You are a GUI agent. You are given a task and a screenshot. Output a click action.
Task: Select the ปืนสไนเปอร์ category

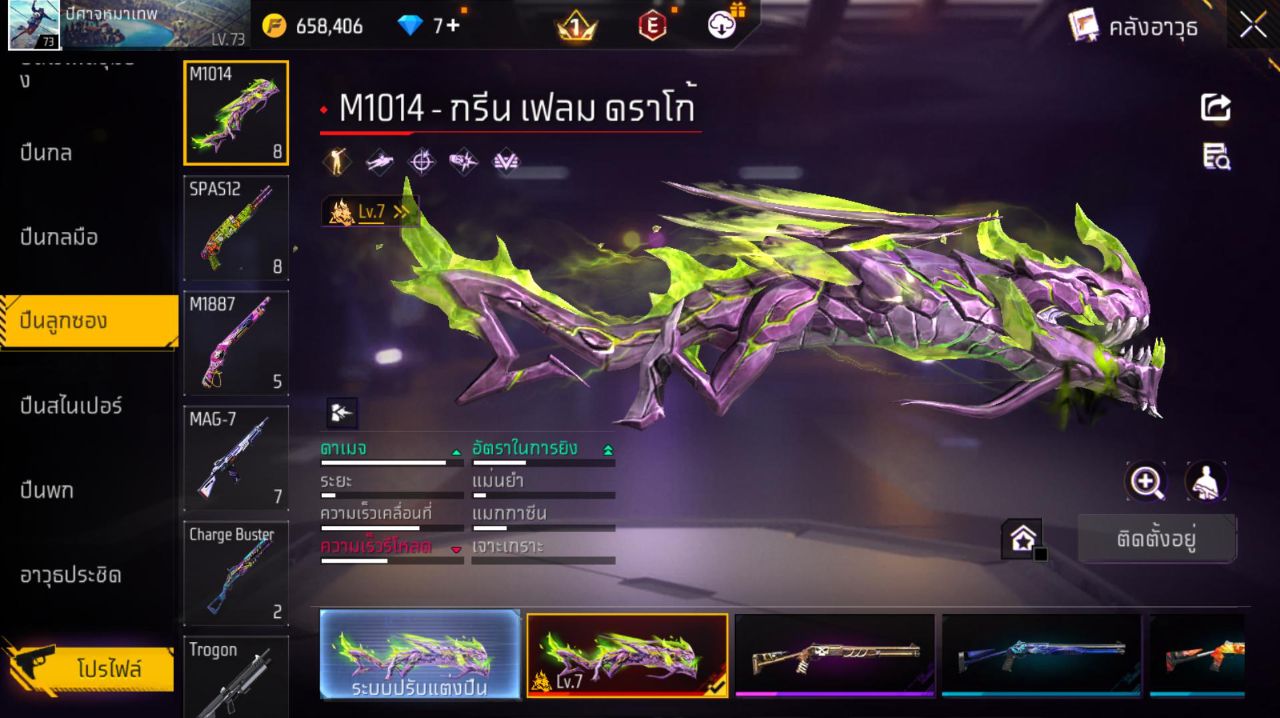coord(71,406)
